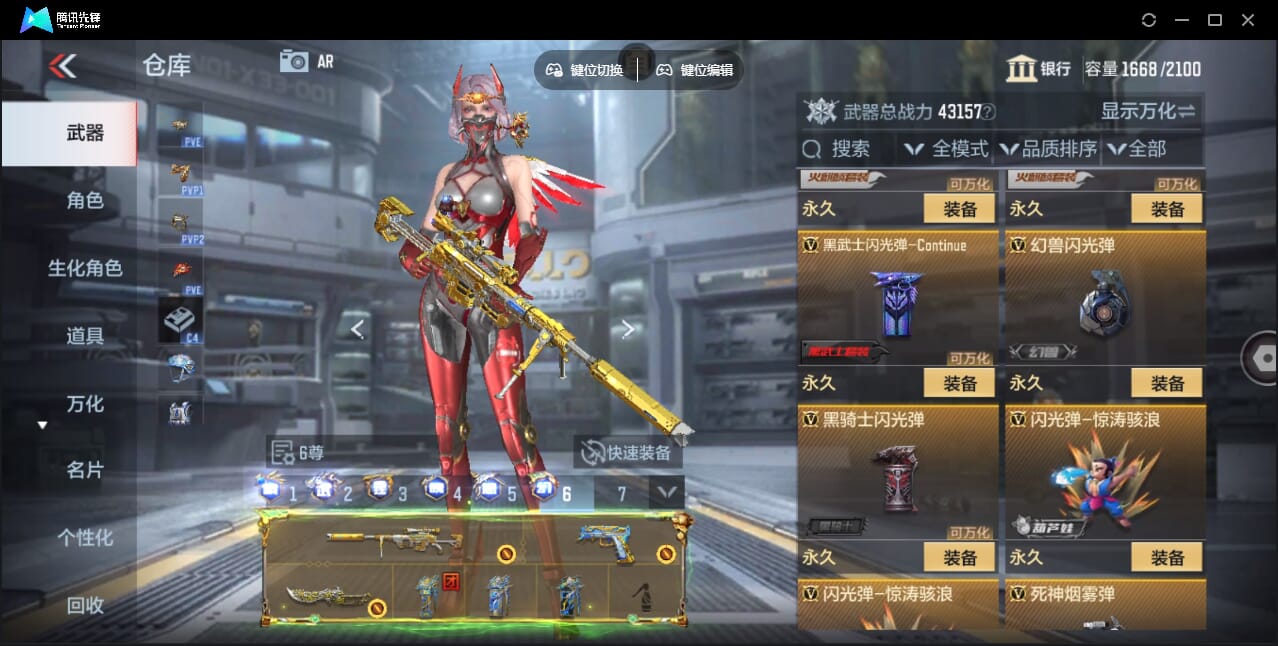The image size is (1278, 646).
Task: Open the 品质排序 sort dropdown
Action: pos(1048,149)
